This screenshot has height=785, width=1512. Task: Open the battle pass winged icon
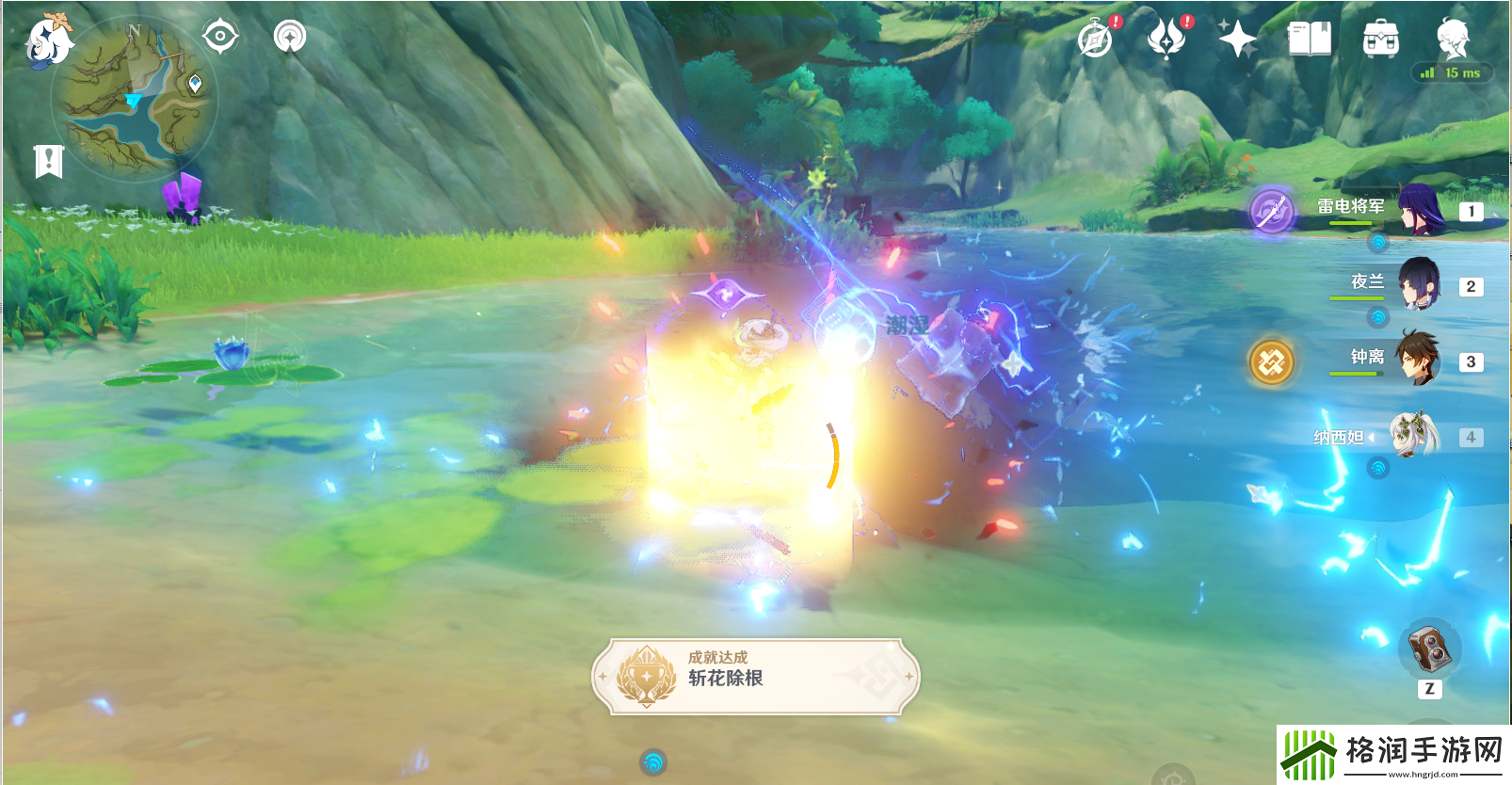pyautogui.click(x=1166, y=40)
